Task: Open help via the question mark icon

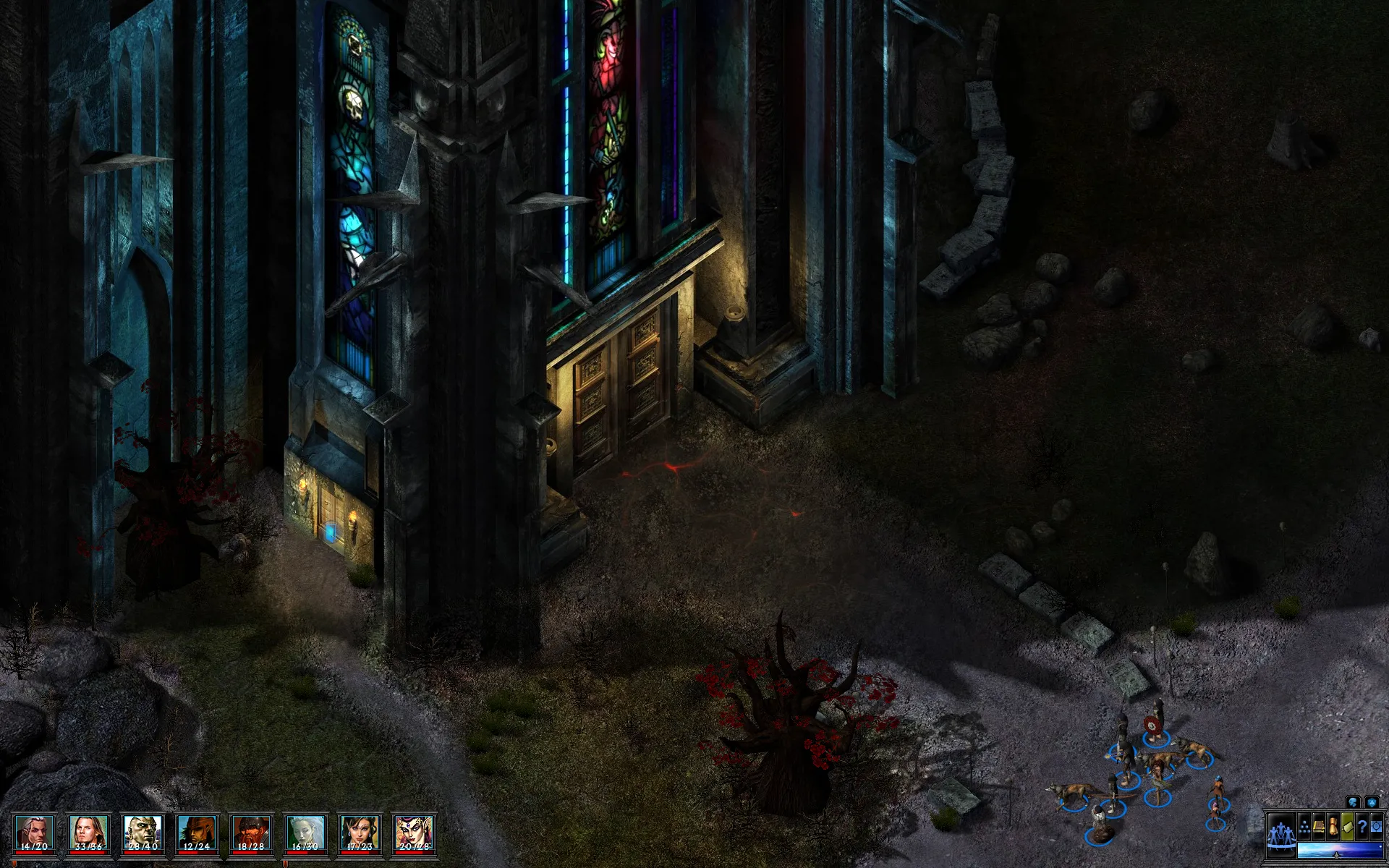Action: [x=1362, y=827]
